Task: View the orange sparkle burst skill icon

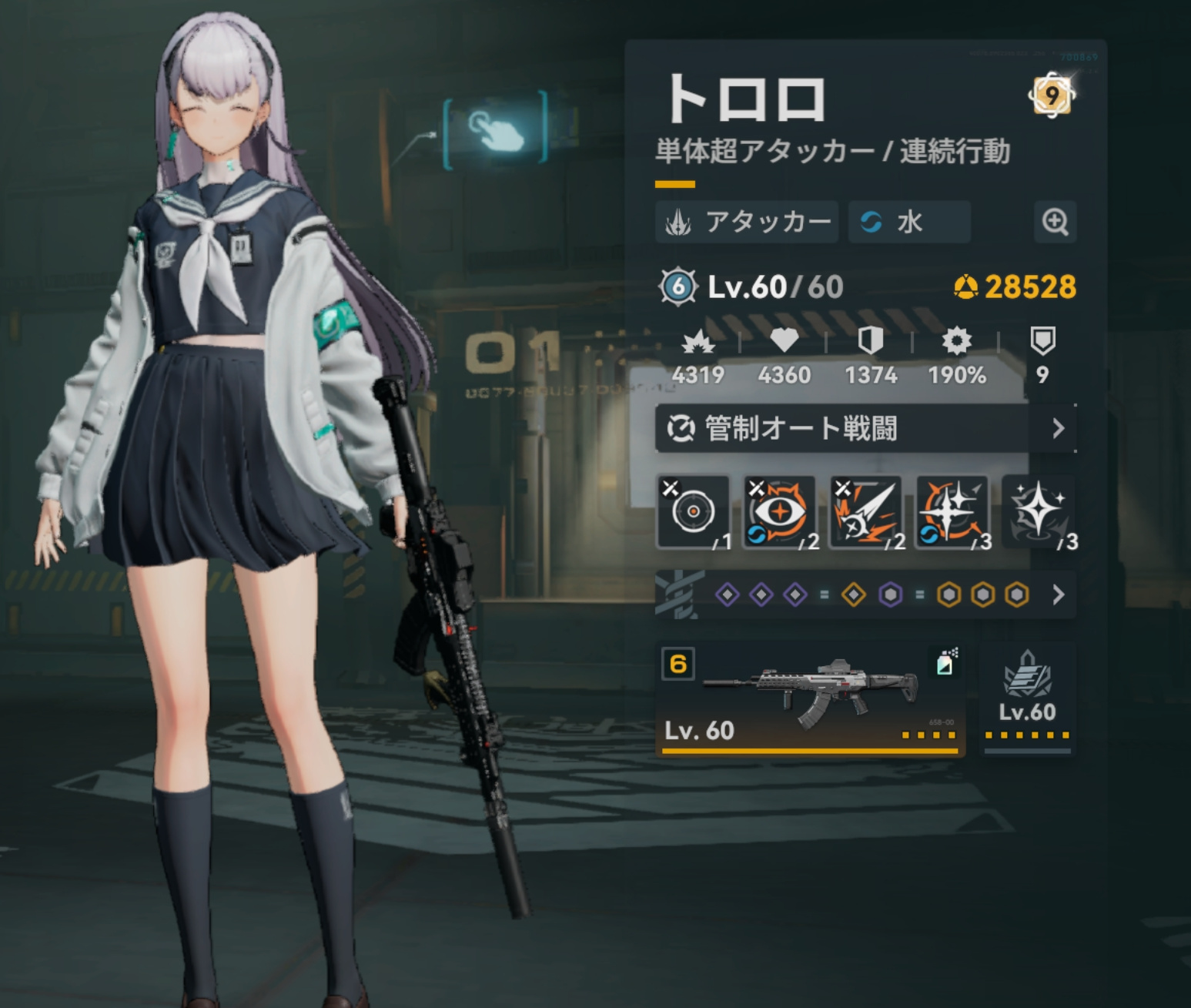Action: tap(952, 512)
